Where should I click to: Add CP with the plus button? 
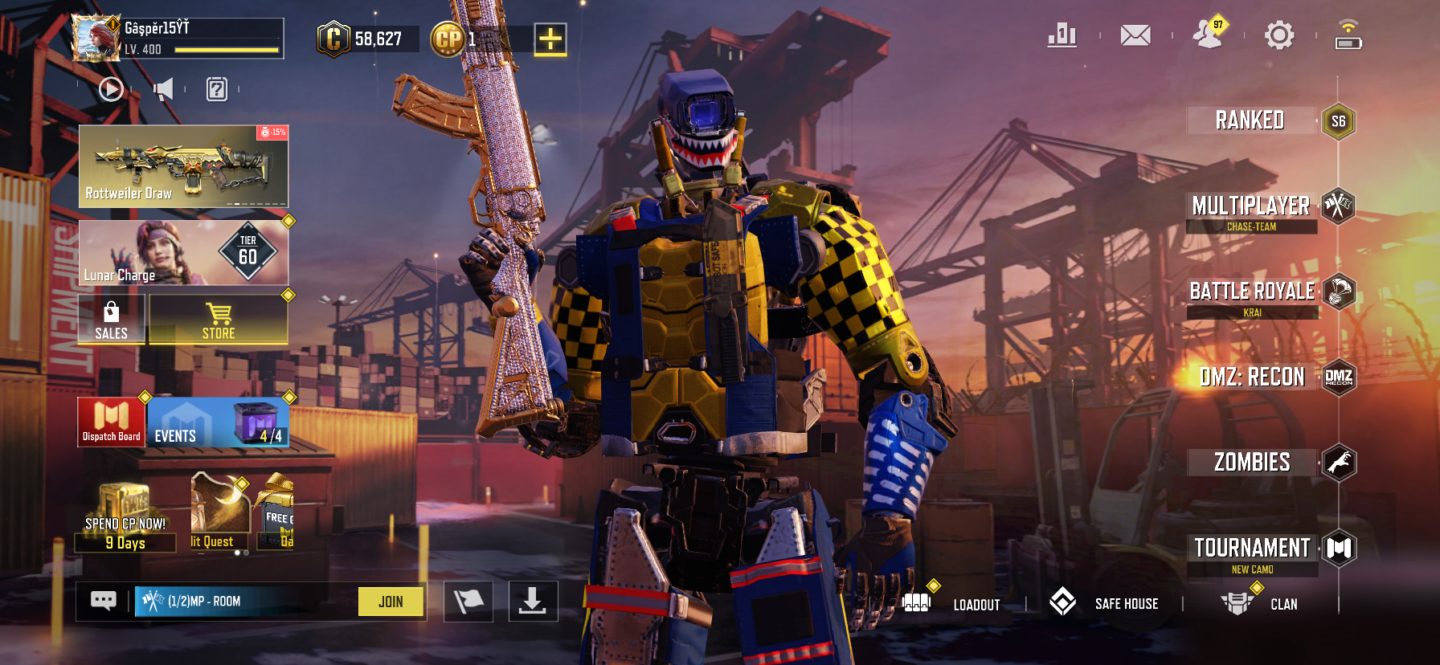[550, 39]
